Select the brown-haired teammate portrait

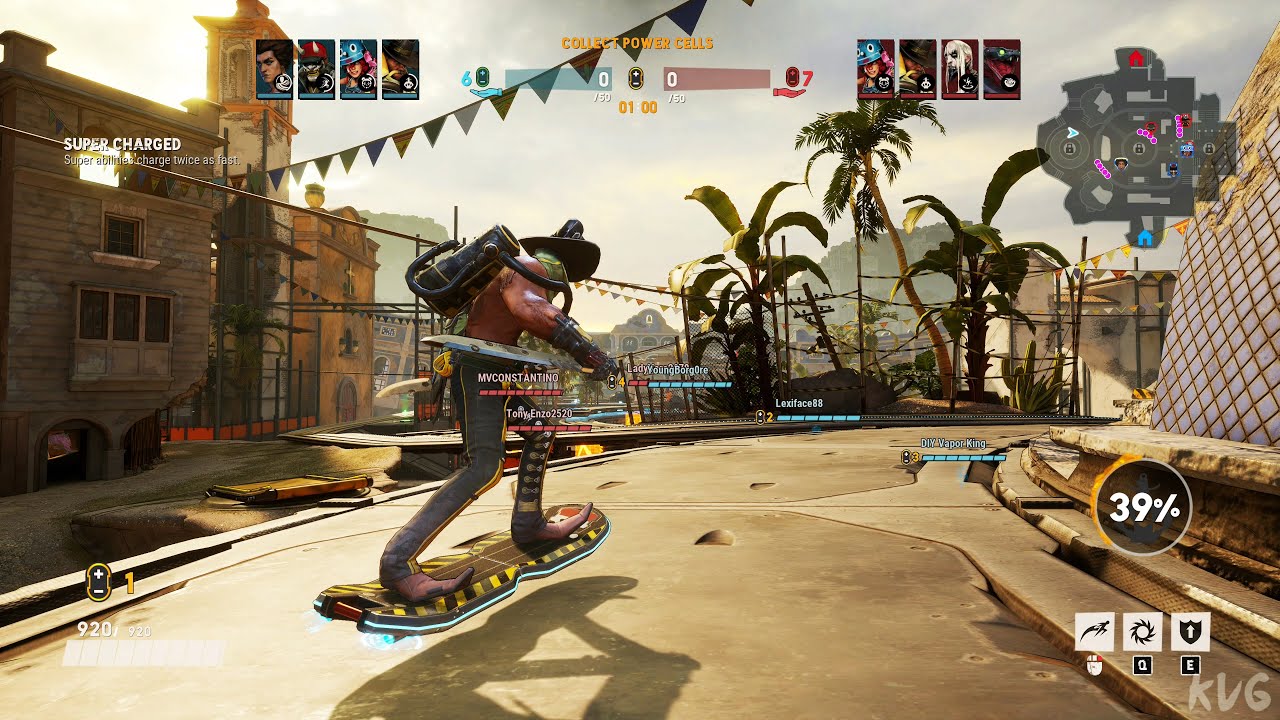274,68
